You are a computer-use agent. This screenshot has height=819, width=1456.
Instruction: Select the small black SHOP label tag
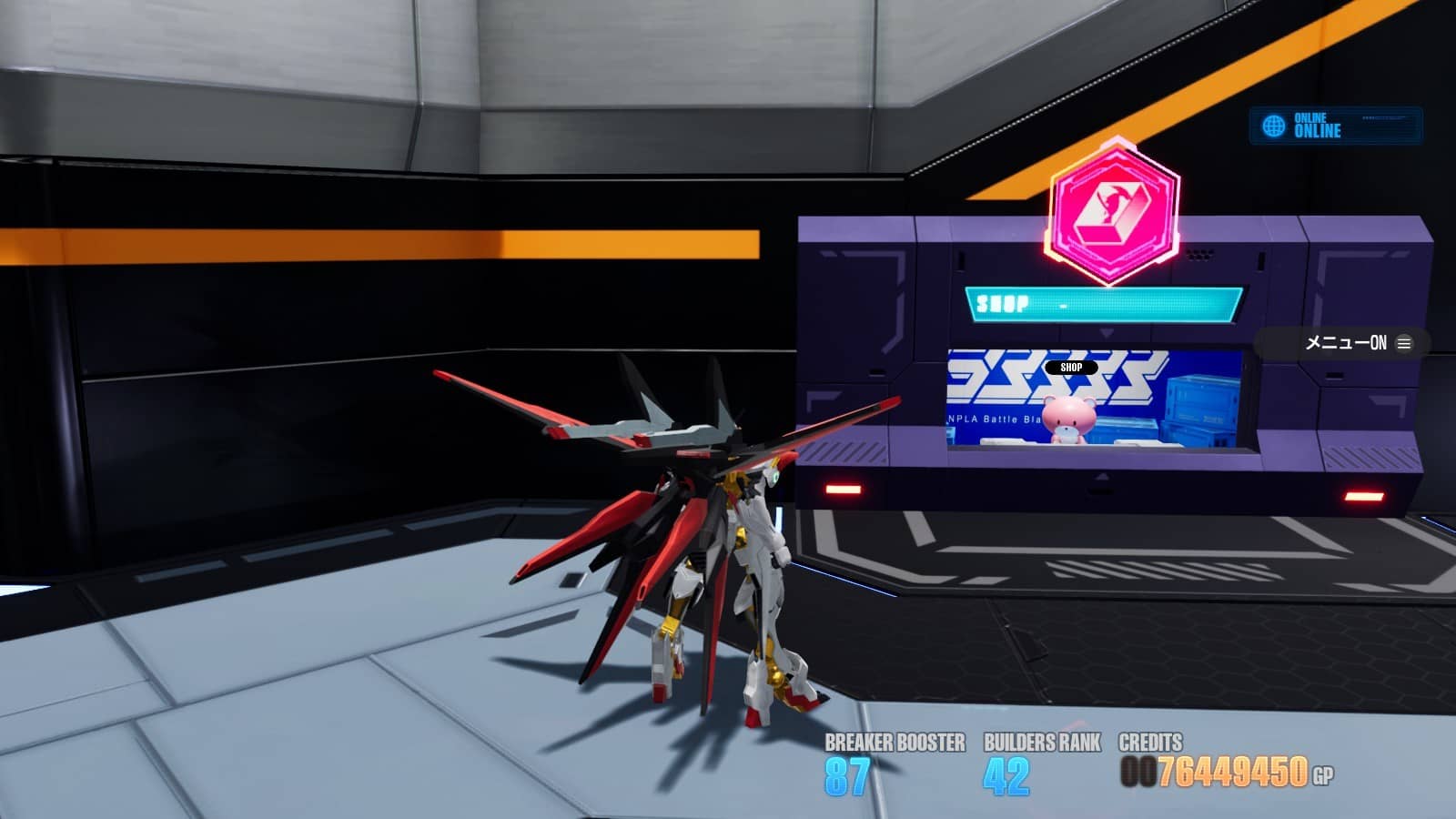click(x=1071, y=368)
